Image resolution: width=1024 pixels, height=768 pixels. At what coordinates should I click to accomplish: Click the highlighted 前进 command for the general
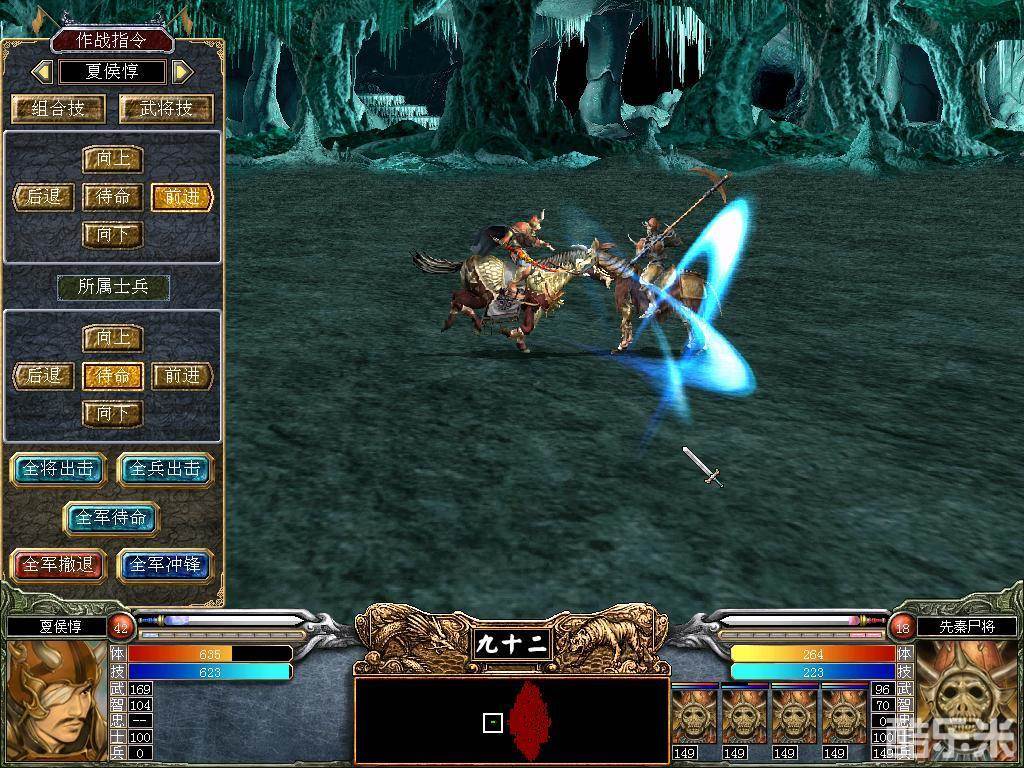coord(182,197)
